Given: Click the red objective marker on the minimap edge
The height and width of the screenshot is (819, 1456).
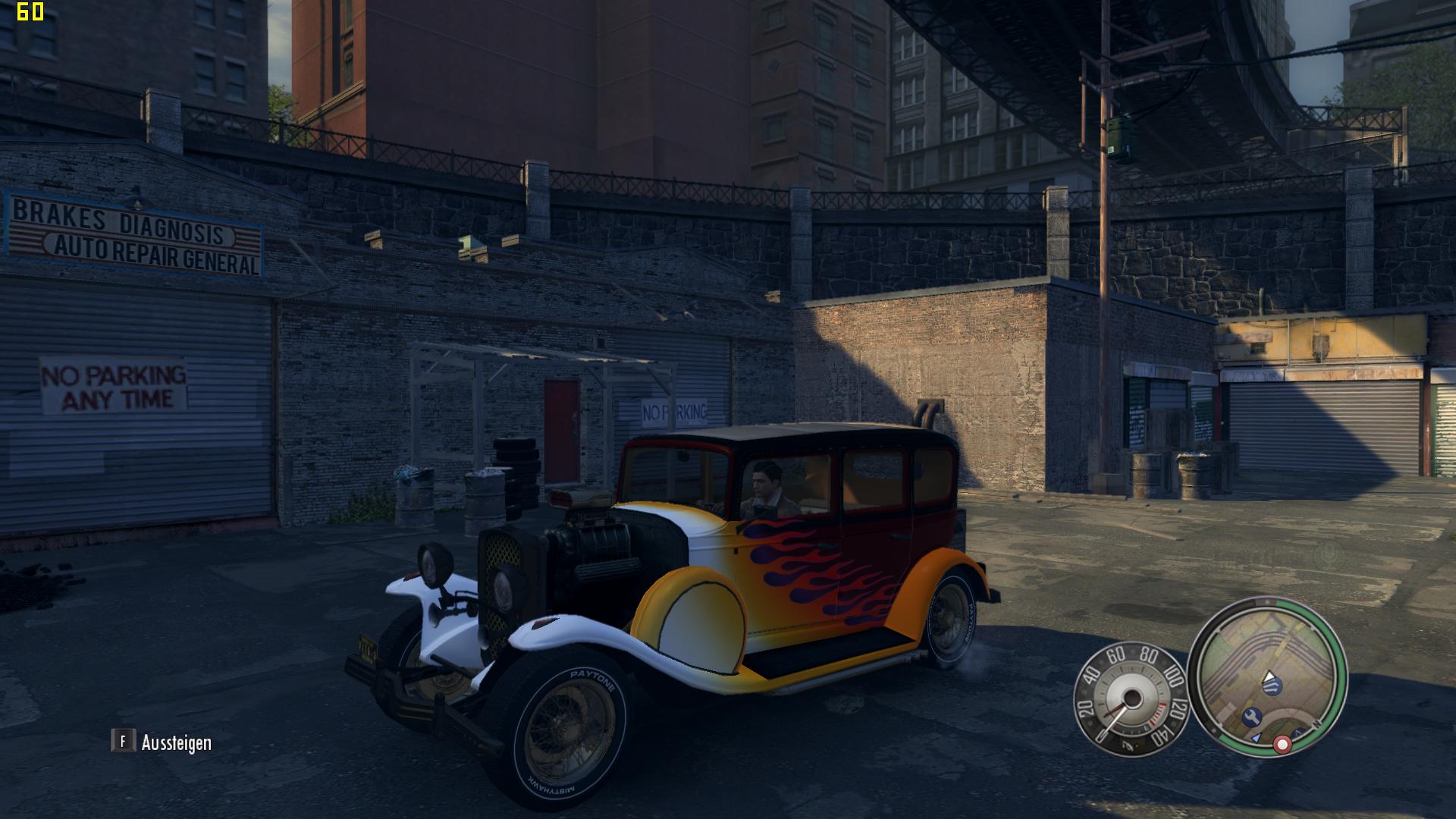Looking at the screenshot, I should pos(1282,745).
